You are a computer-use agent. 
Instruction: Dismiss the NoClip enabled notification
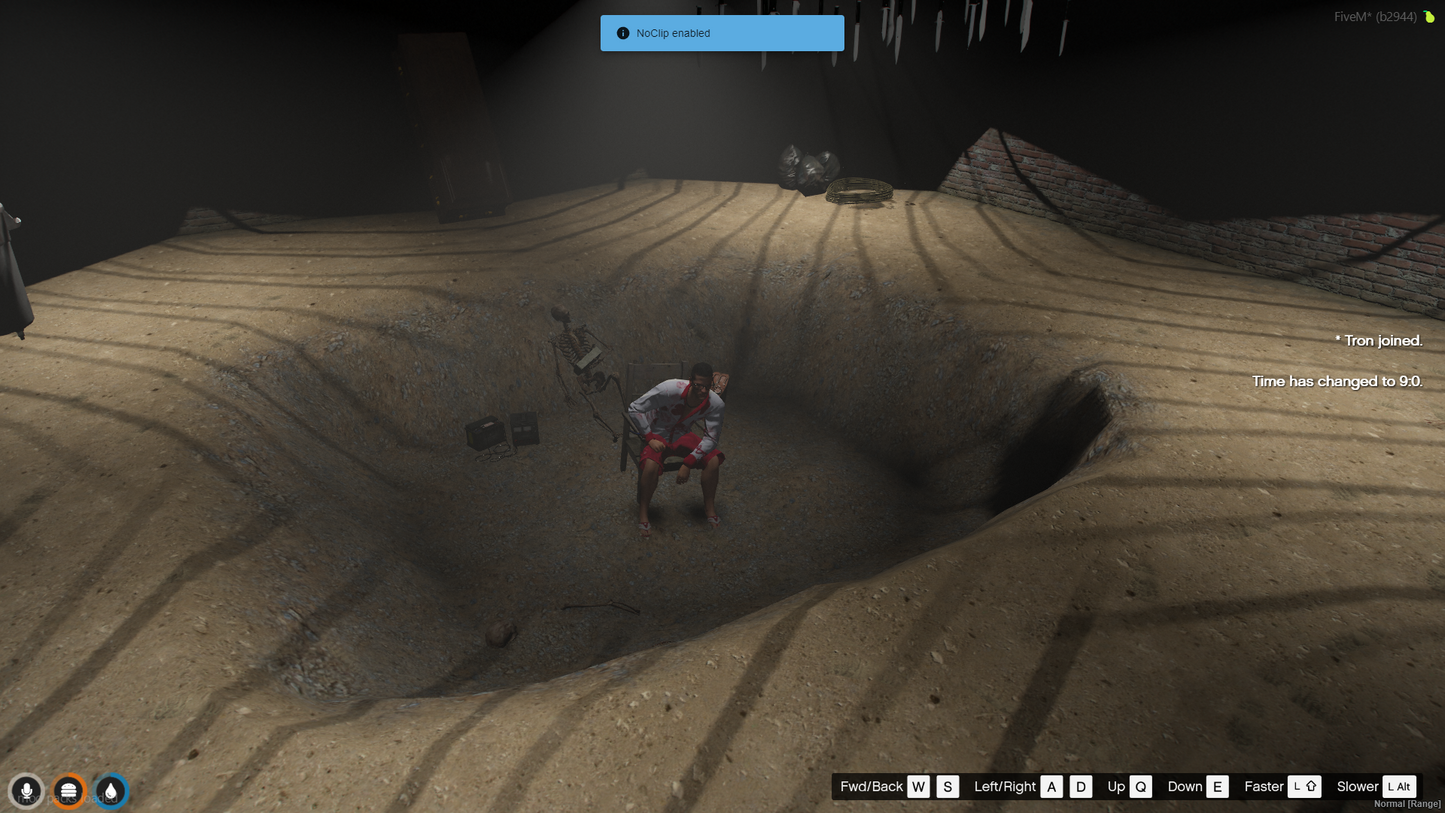coord(721,33)
